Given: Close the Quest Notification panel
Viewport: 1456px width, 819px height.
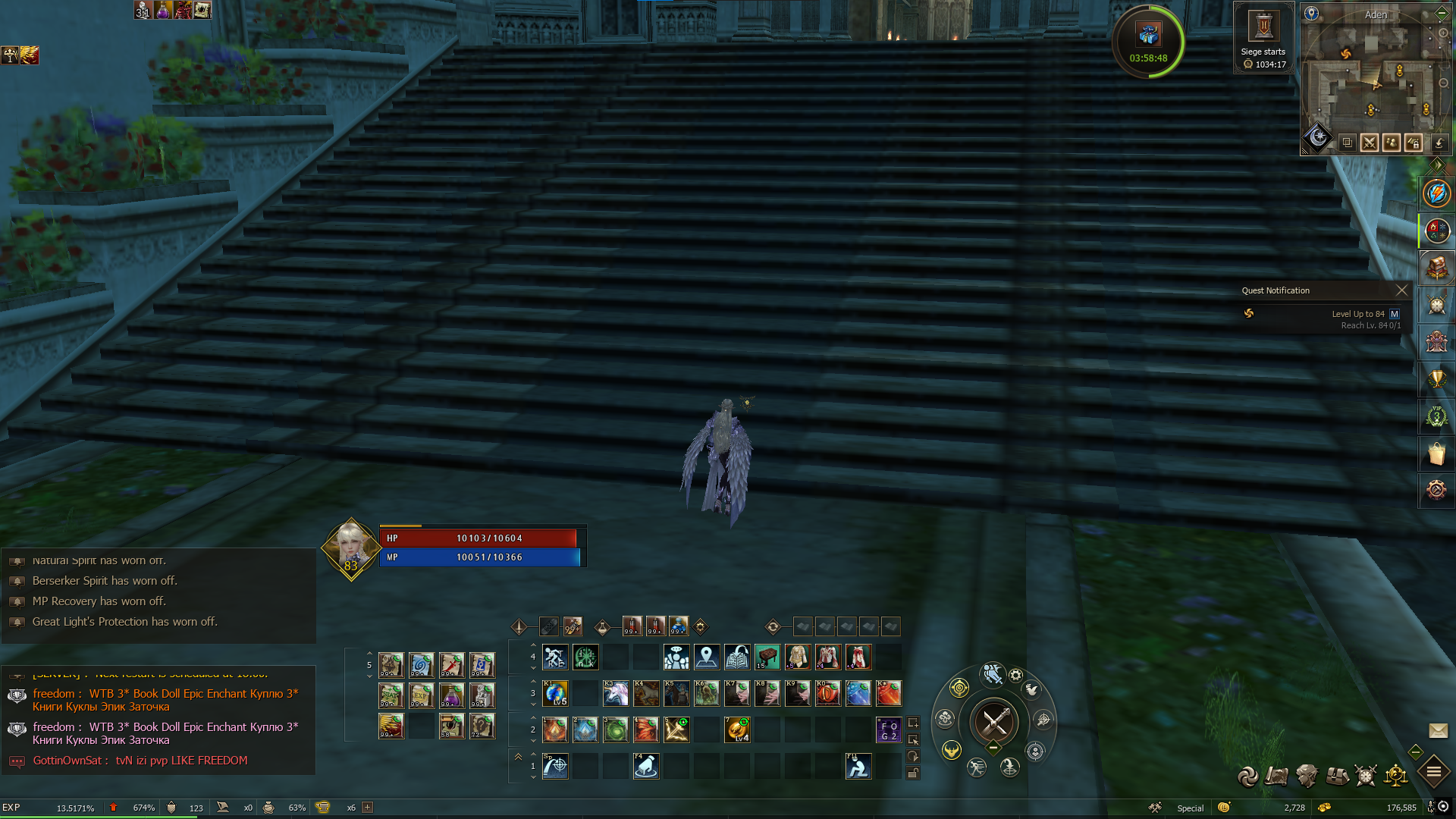Looking at the screenshot, I should [1401, 290].
